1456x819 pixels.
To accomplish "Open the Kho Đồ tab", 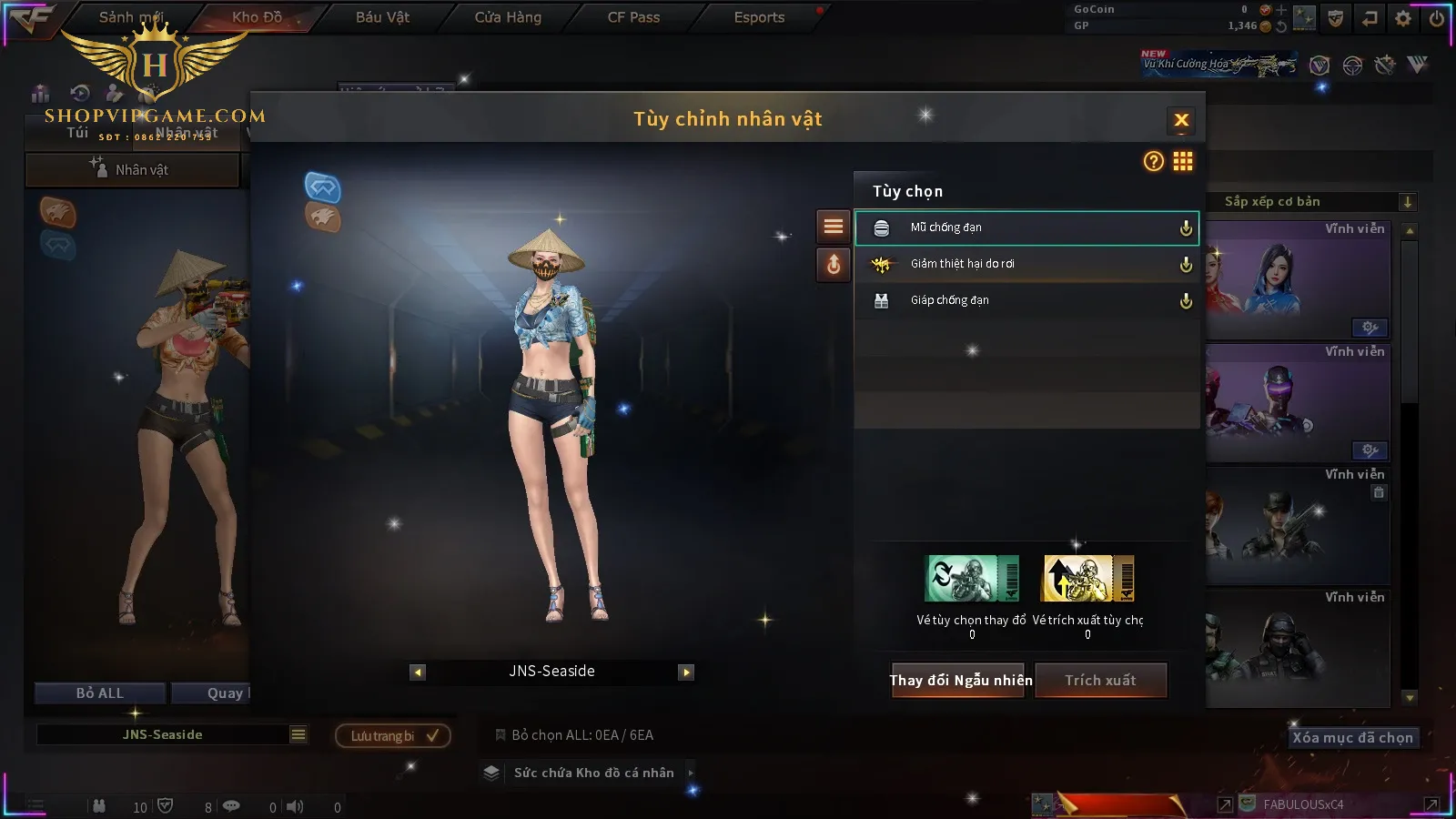I will [257, 17].
